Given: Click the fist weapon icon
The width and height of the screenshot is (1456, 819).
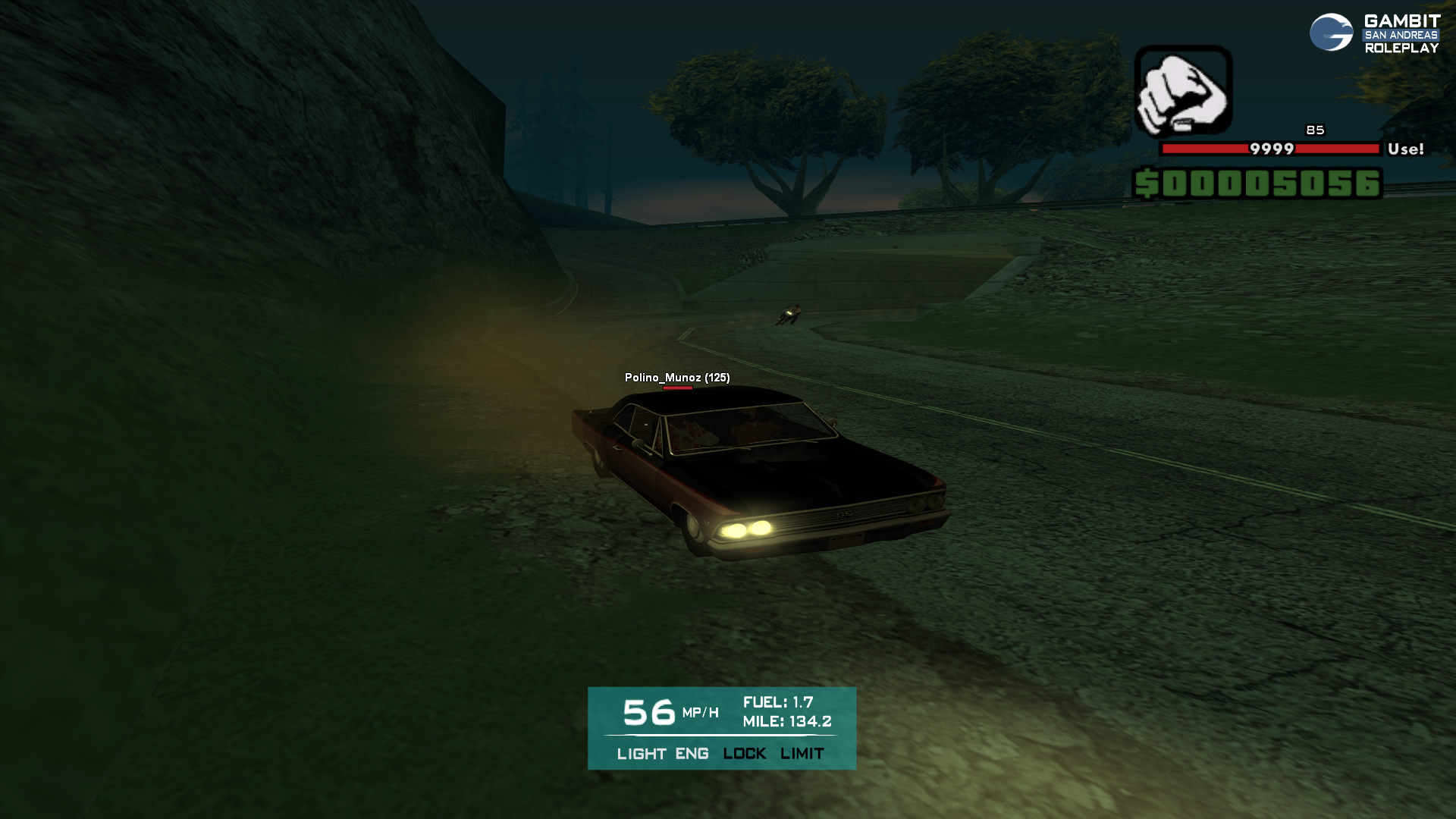Looking at the screenshot, I should pyautogui.click(x=1183, y=90).
